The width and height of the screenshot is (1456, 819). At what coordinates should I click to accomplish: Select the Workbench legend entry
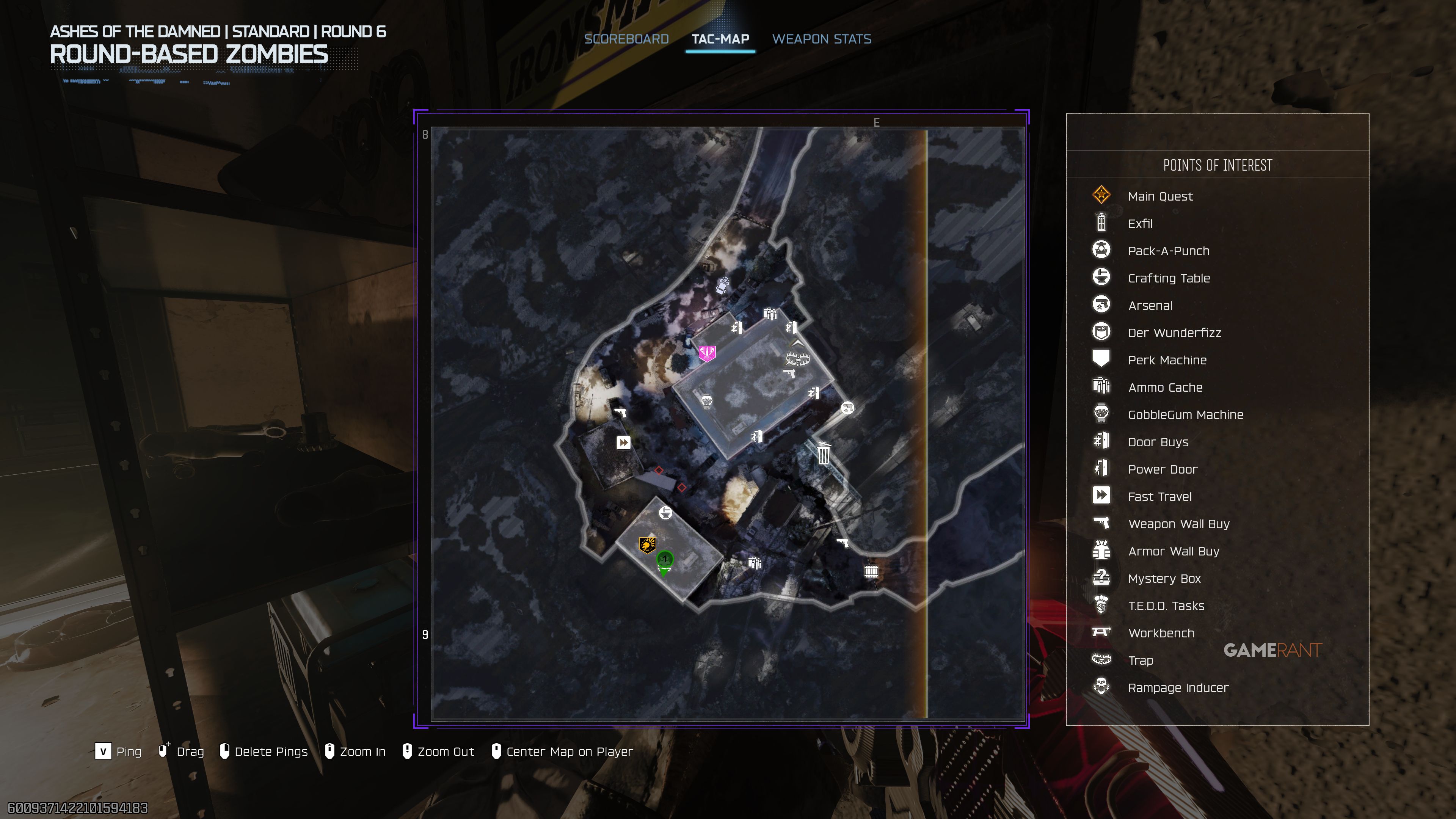1161,633
